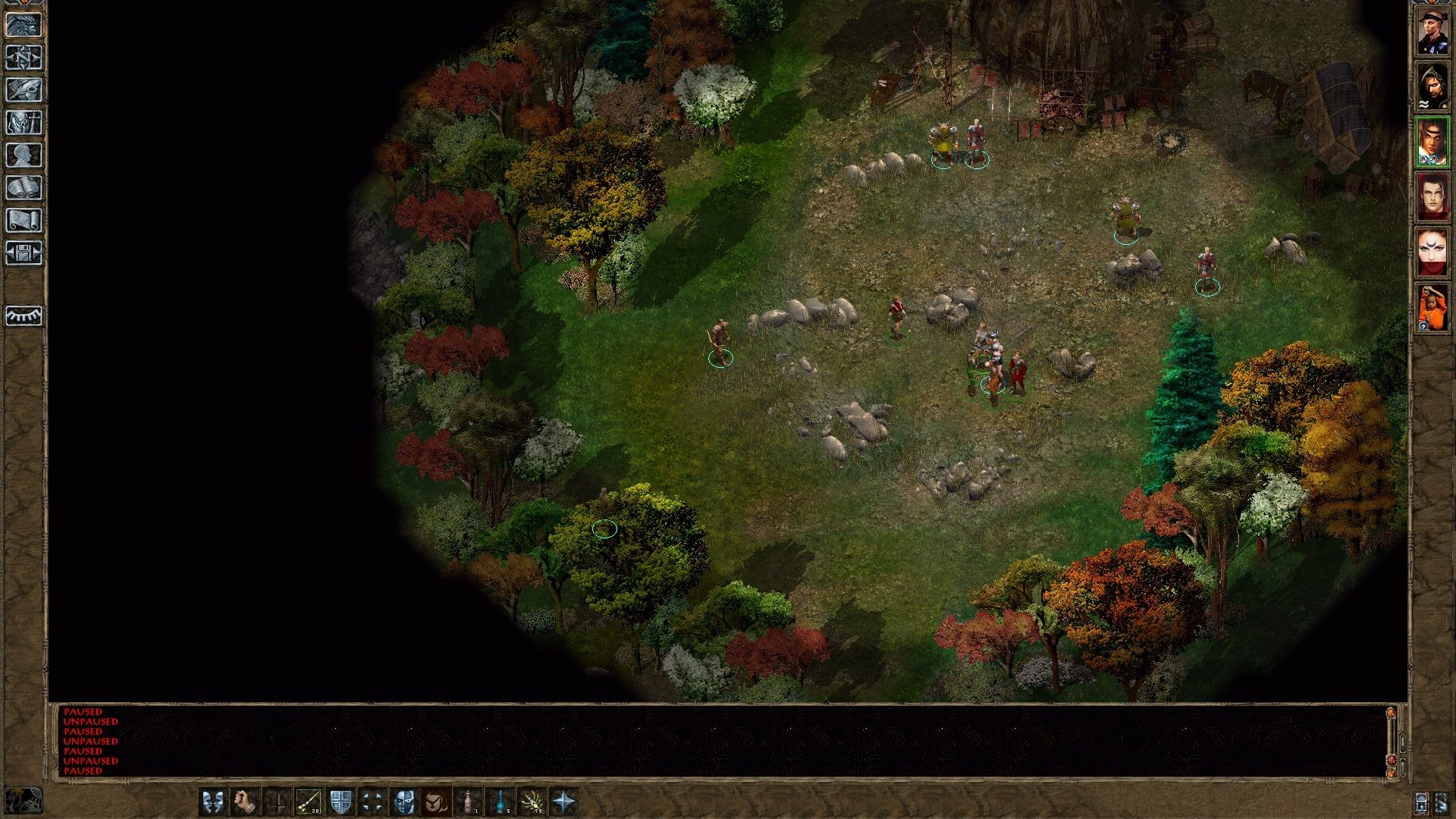Choose the fist weapon slot

coord(245,802)
